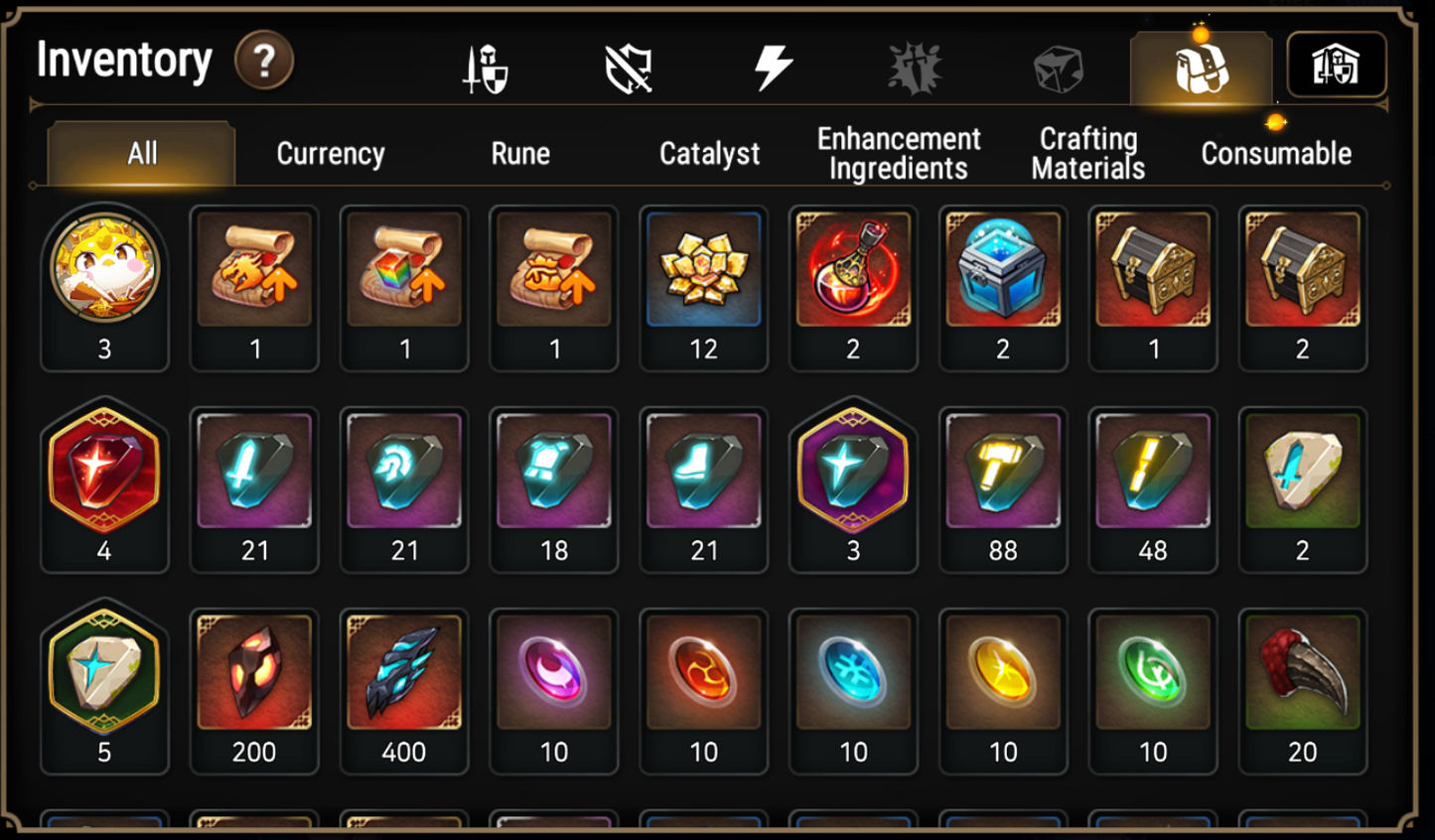Choose the green gem catalyst
The image size is (1435, 840).
coord(1153,673)
